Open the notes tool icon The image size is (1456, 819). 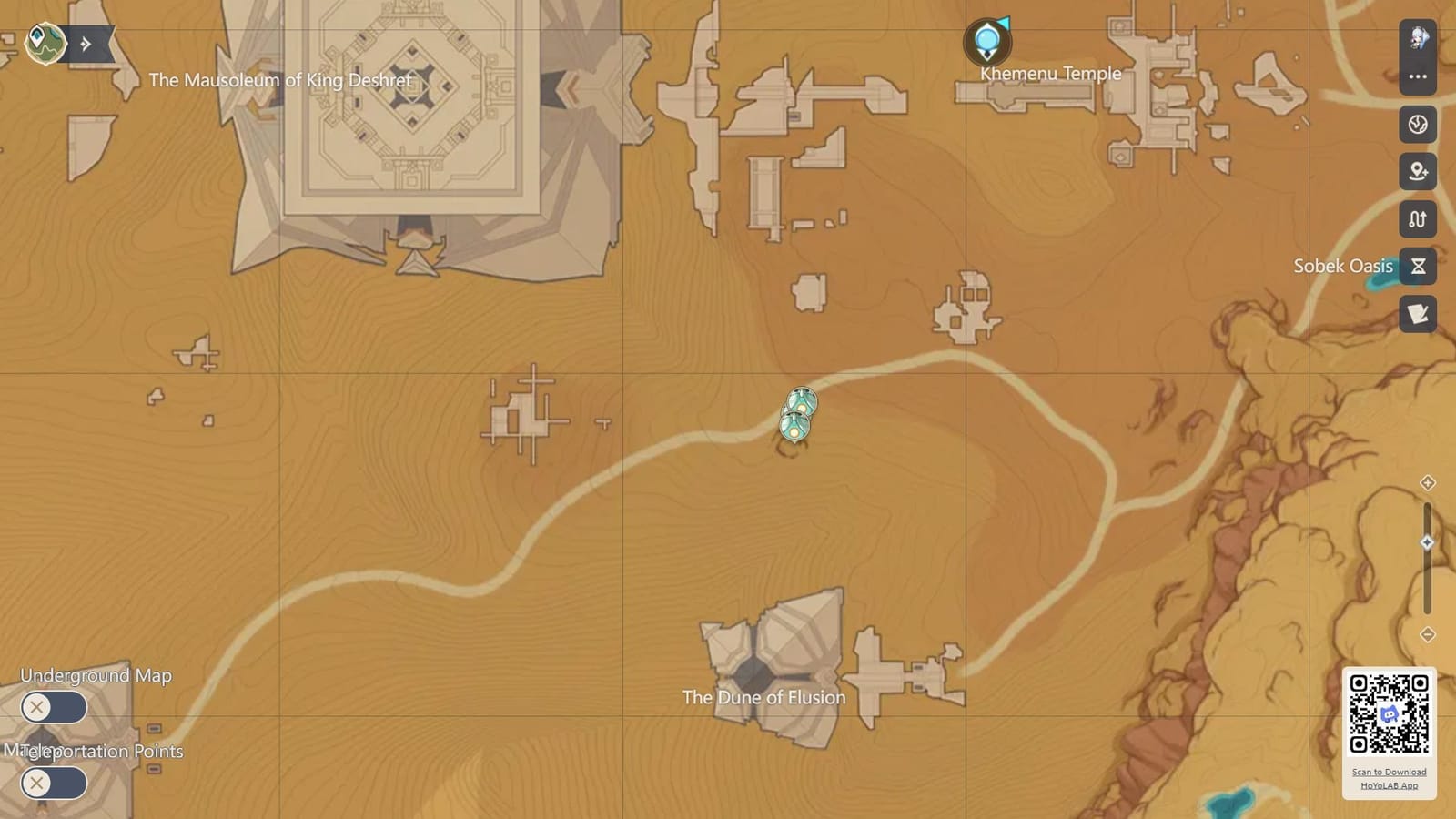pos(1417,314)
